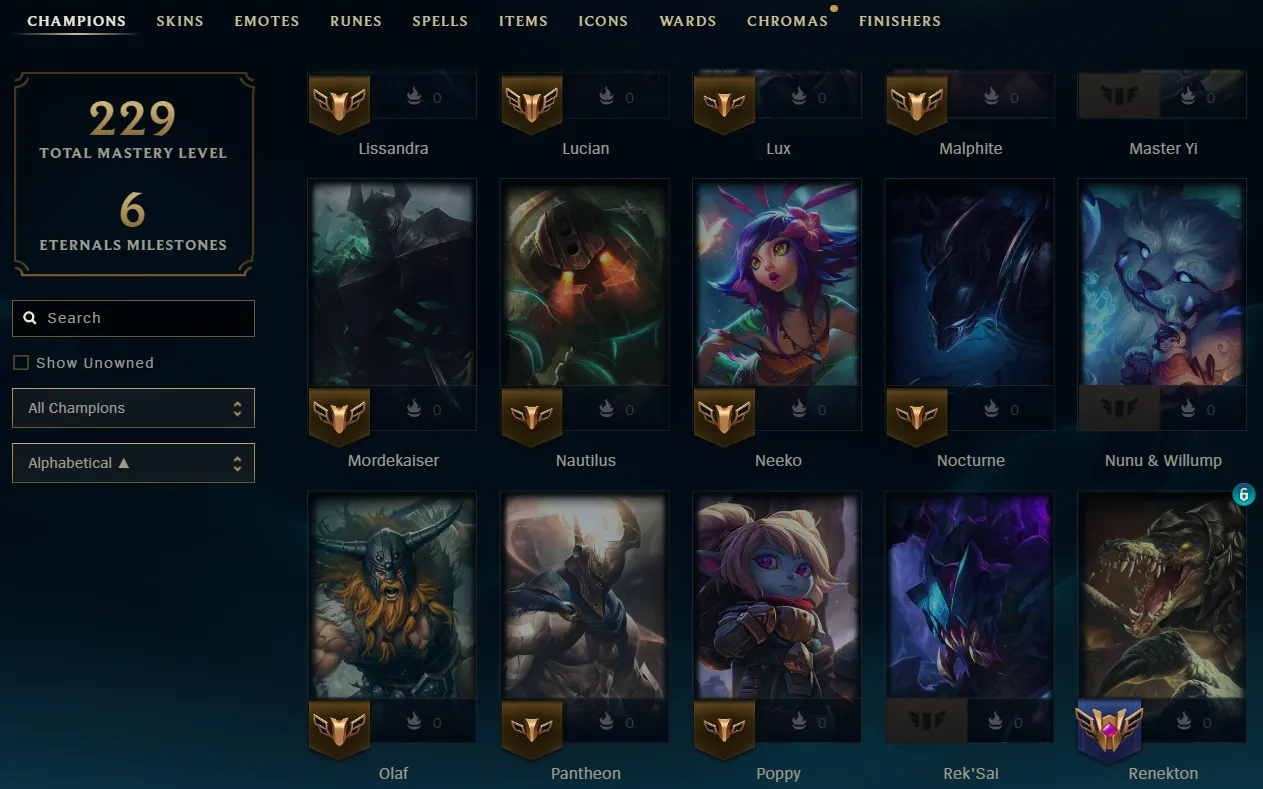
Task: Show the Wards tab
Action: click(x=688, y=21)
